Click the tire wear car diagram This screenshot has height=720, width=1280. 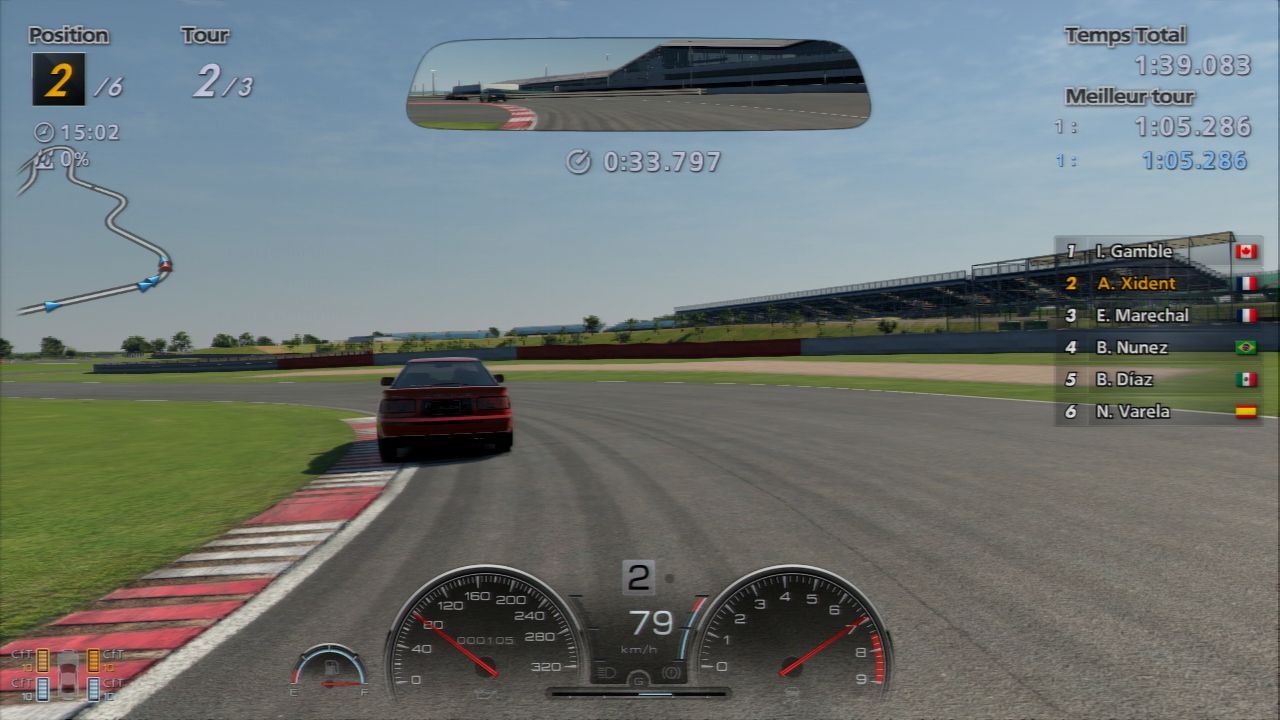[67, 674]
